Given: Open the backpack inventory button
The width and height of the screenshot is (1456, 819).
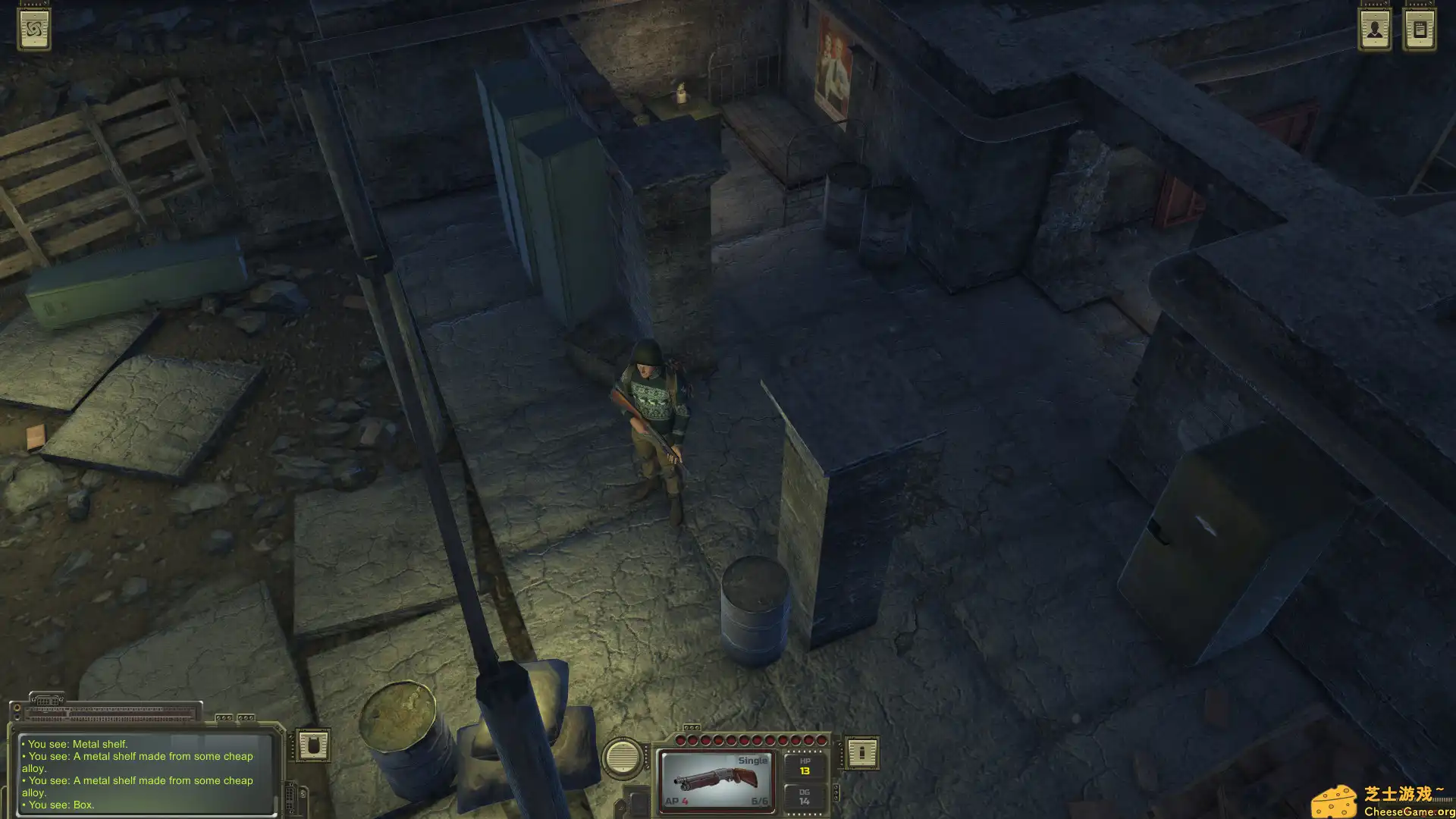Looking at the screenshot, I should tap(312, 745).
